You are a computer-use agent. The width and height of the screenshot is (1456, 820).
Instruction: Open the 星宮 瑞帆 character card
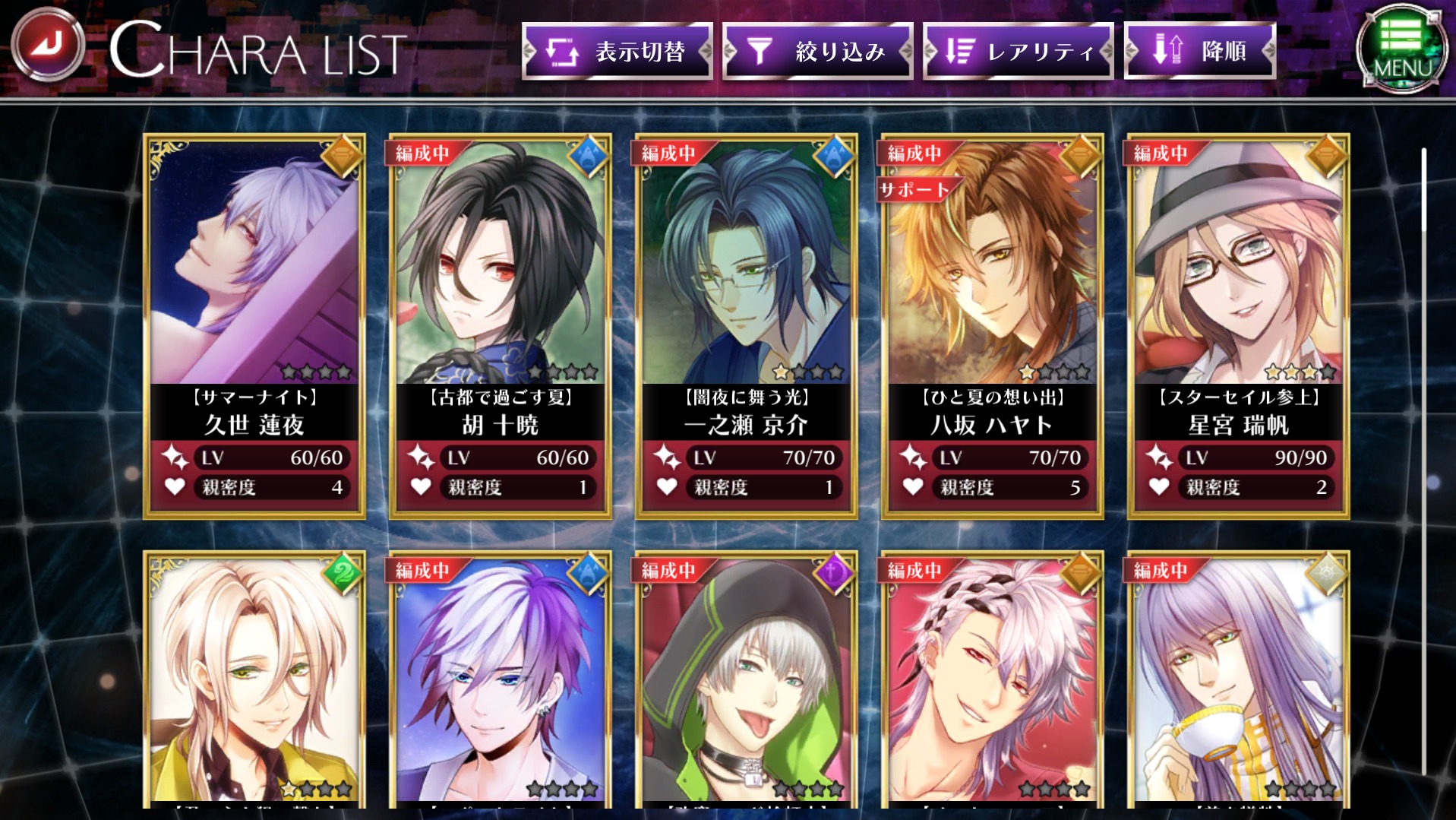pyautogui.click(x=1238, y=326)
